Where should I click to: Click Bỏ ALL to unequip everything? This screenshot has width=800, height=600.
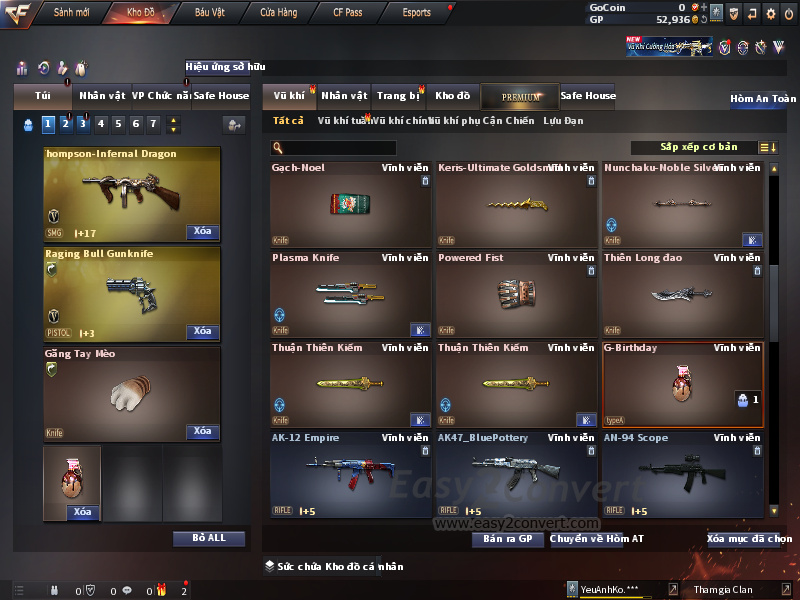point(209,538)
